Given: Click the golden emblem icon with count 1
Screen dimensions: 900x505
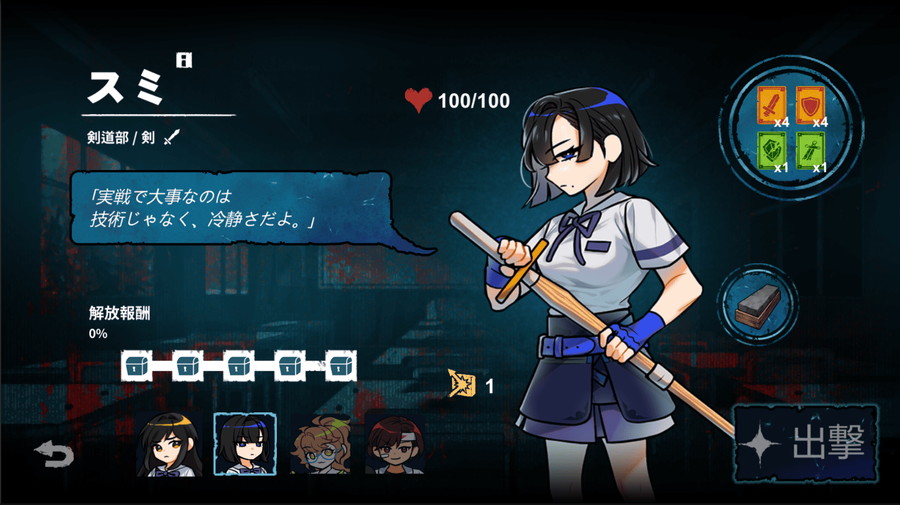Looking at the screenshot, I should click(462, 384).
